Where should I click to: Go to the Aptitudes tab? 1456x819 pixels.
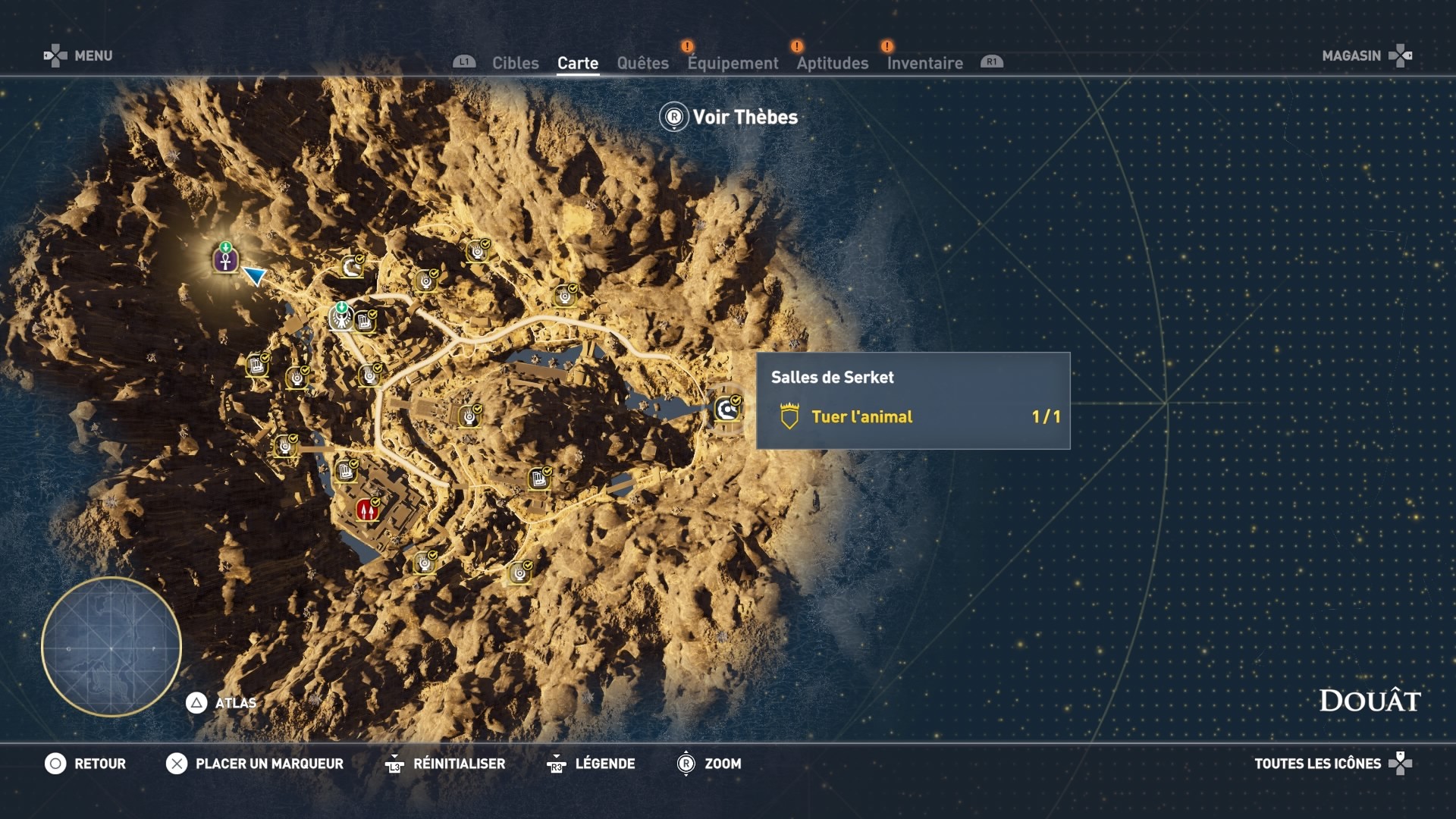coord(832,63)
